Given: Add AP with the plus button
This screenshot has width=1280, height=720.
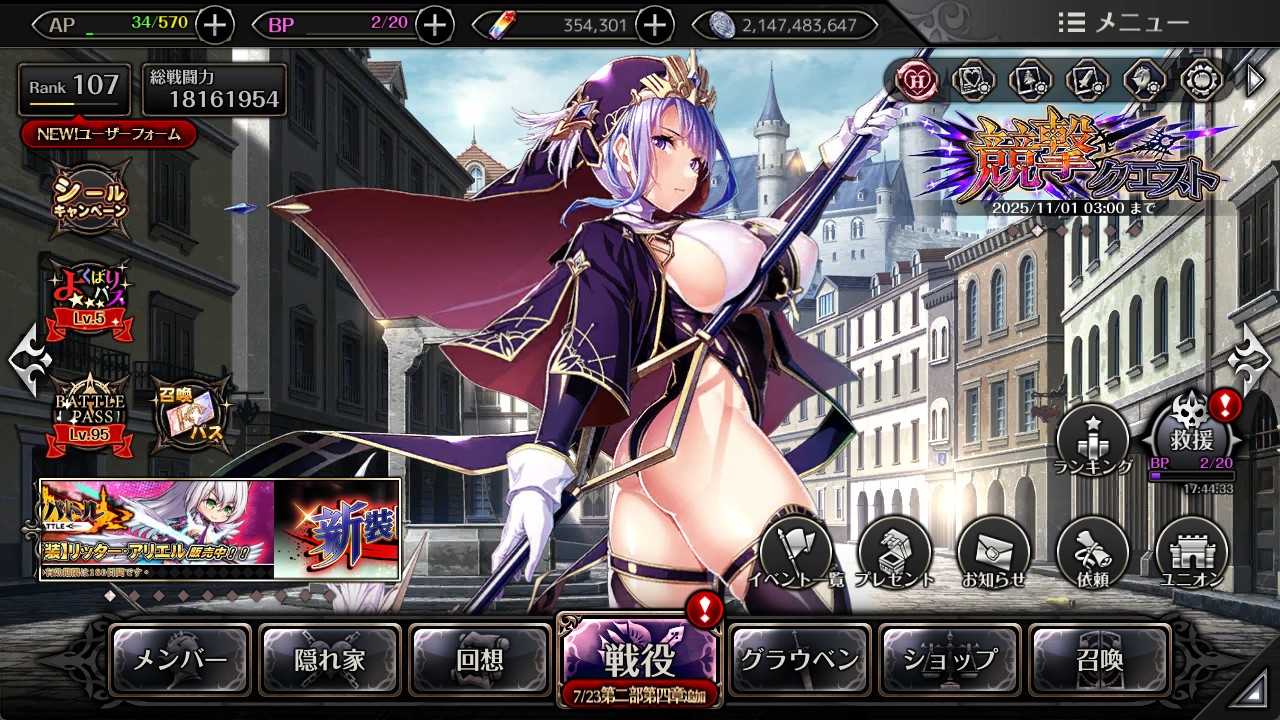Looking at the screenshot, I should [x=215, y=25].
